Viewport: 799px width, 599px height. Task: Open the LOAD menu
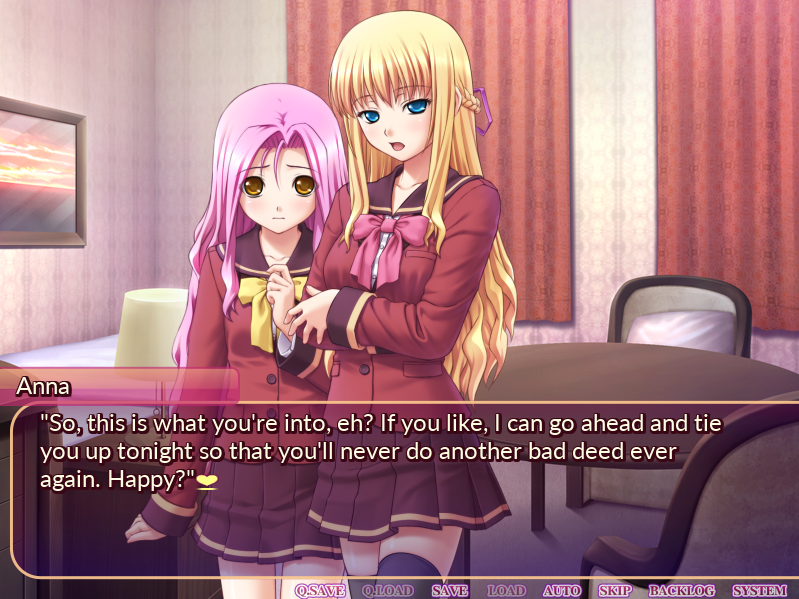(x=505, y=590)
